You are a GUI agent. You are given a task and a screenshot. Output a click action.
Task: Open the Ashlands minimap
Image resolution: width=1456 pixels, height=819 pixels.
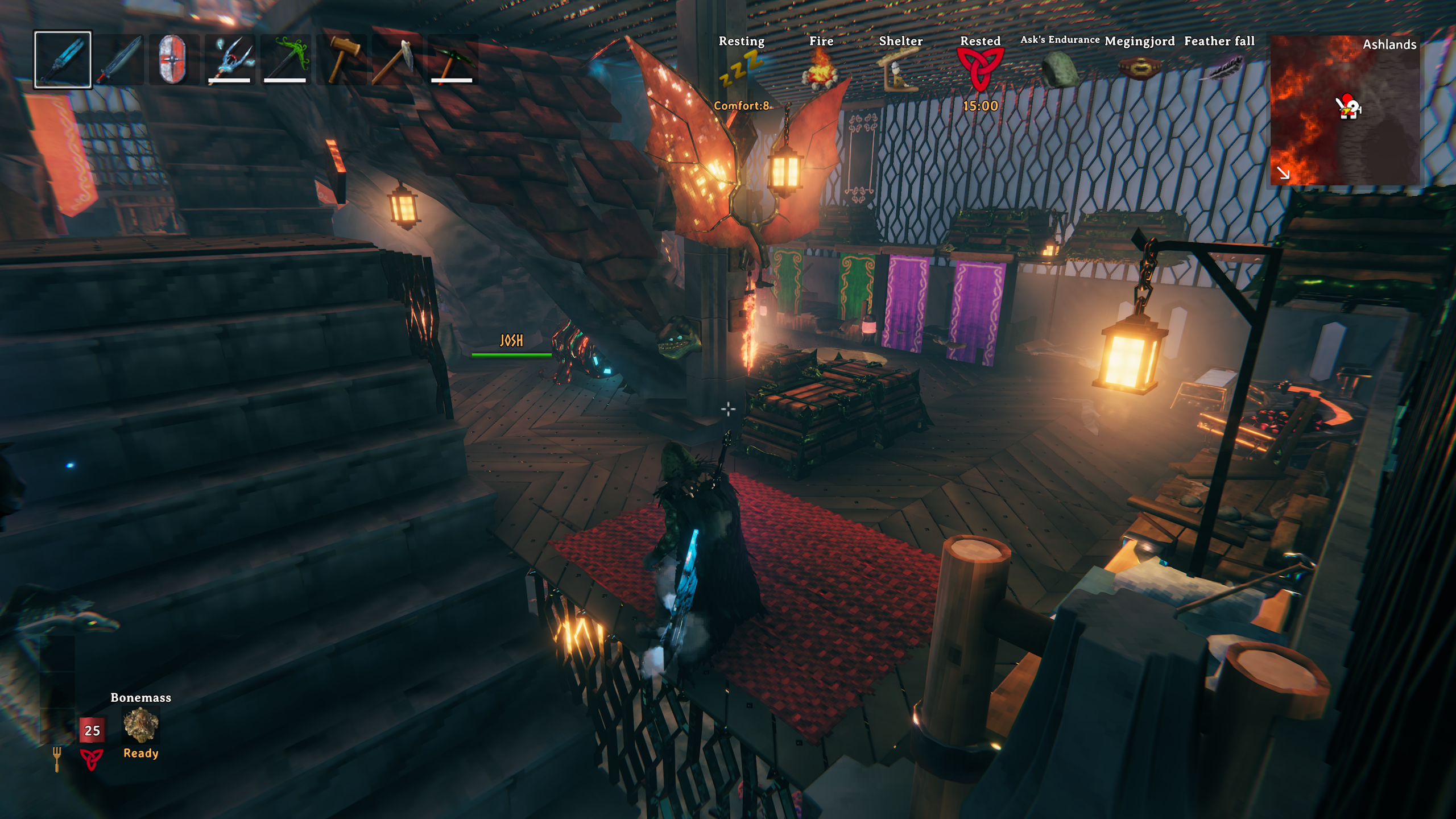(x=1345, y=110)
